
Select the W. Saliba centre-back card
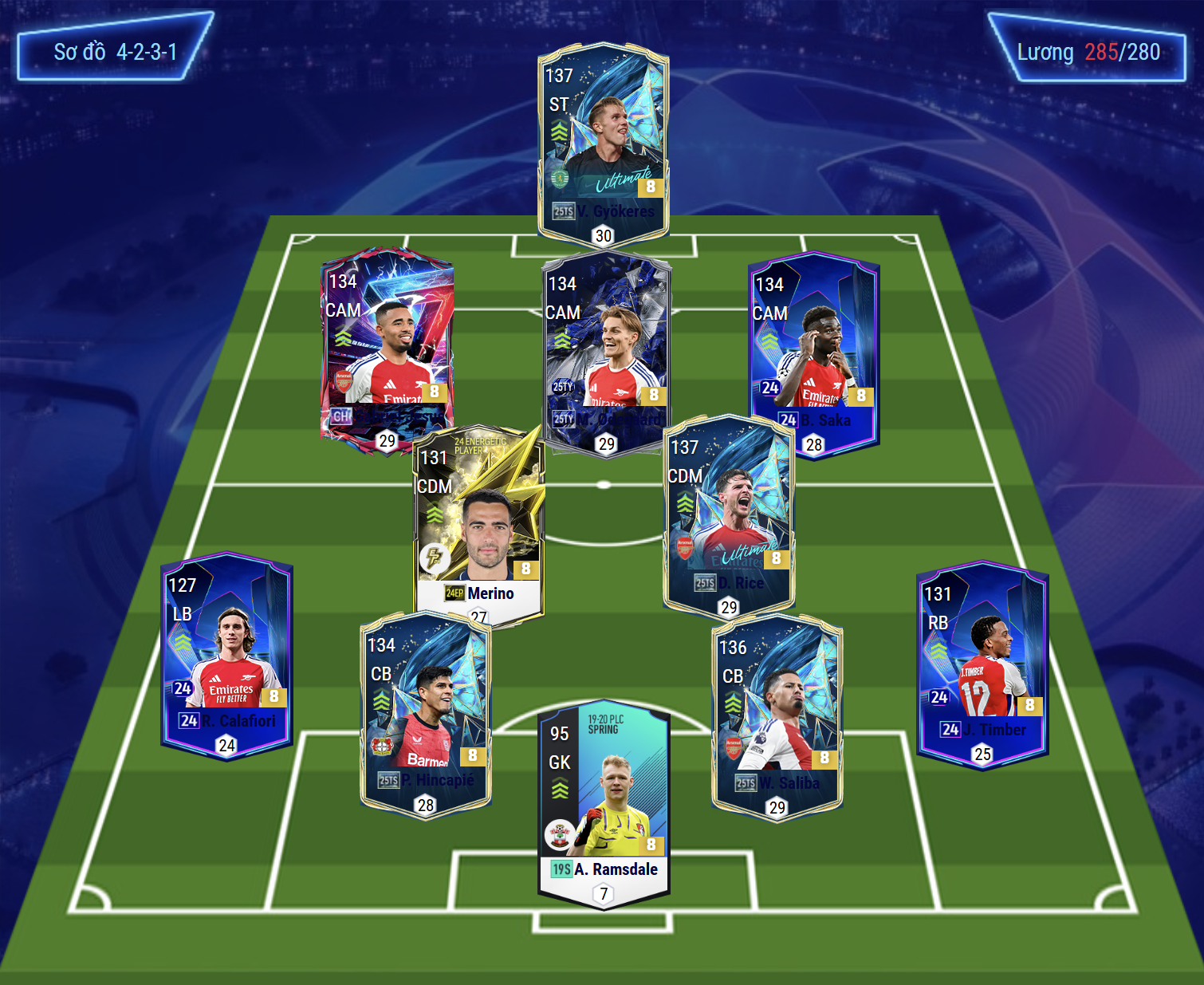click(777, 714)
